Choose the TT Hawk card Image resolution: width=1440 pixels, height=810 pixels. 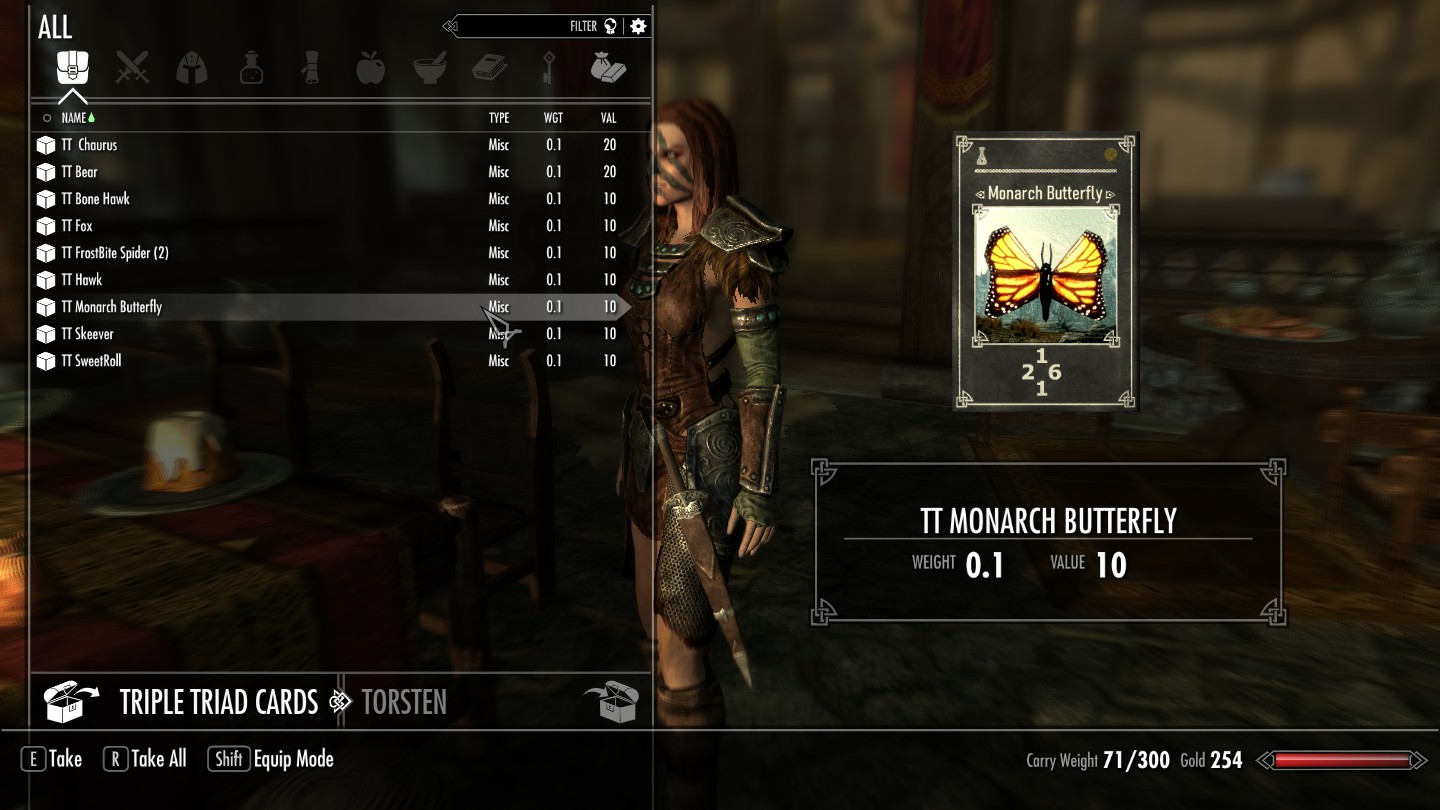[82, 280]
